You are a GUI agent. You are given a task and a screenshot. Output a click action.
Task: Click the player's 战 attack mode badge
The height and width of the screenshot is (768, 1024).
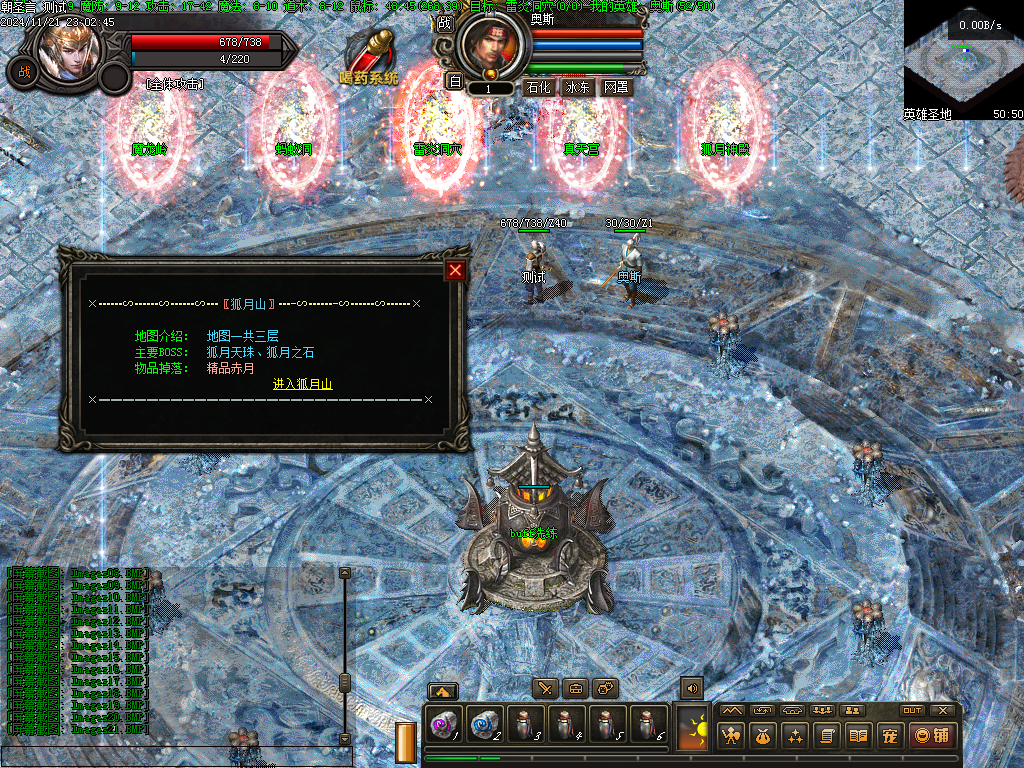(x=21, y=71)
